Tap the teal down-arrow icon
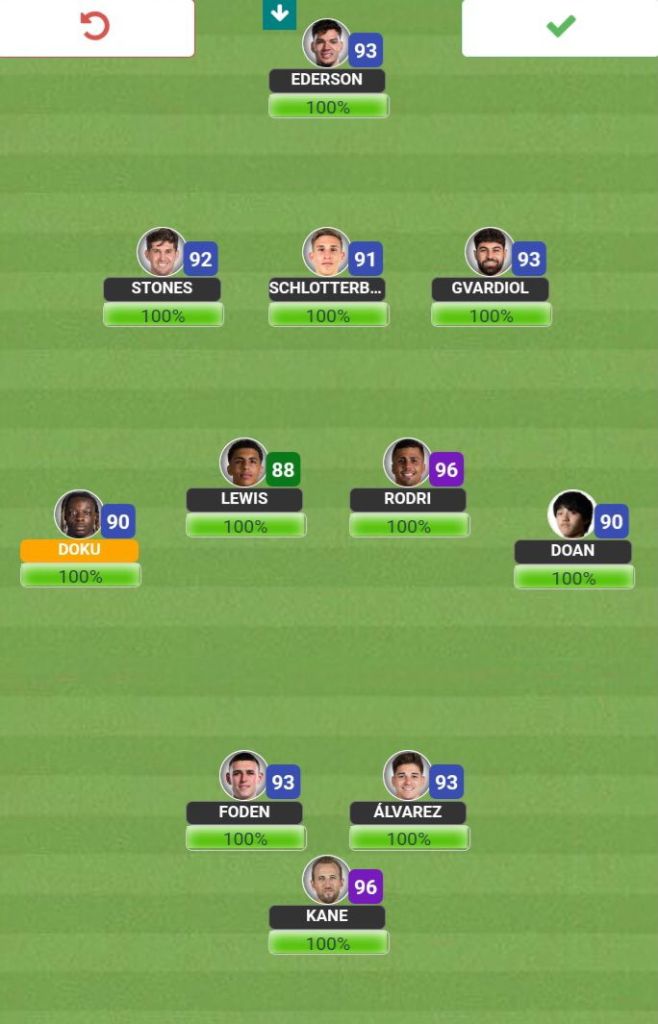Image resolution: width=658 pixels, height=1024 pixels. (279, 14)
